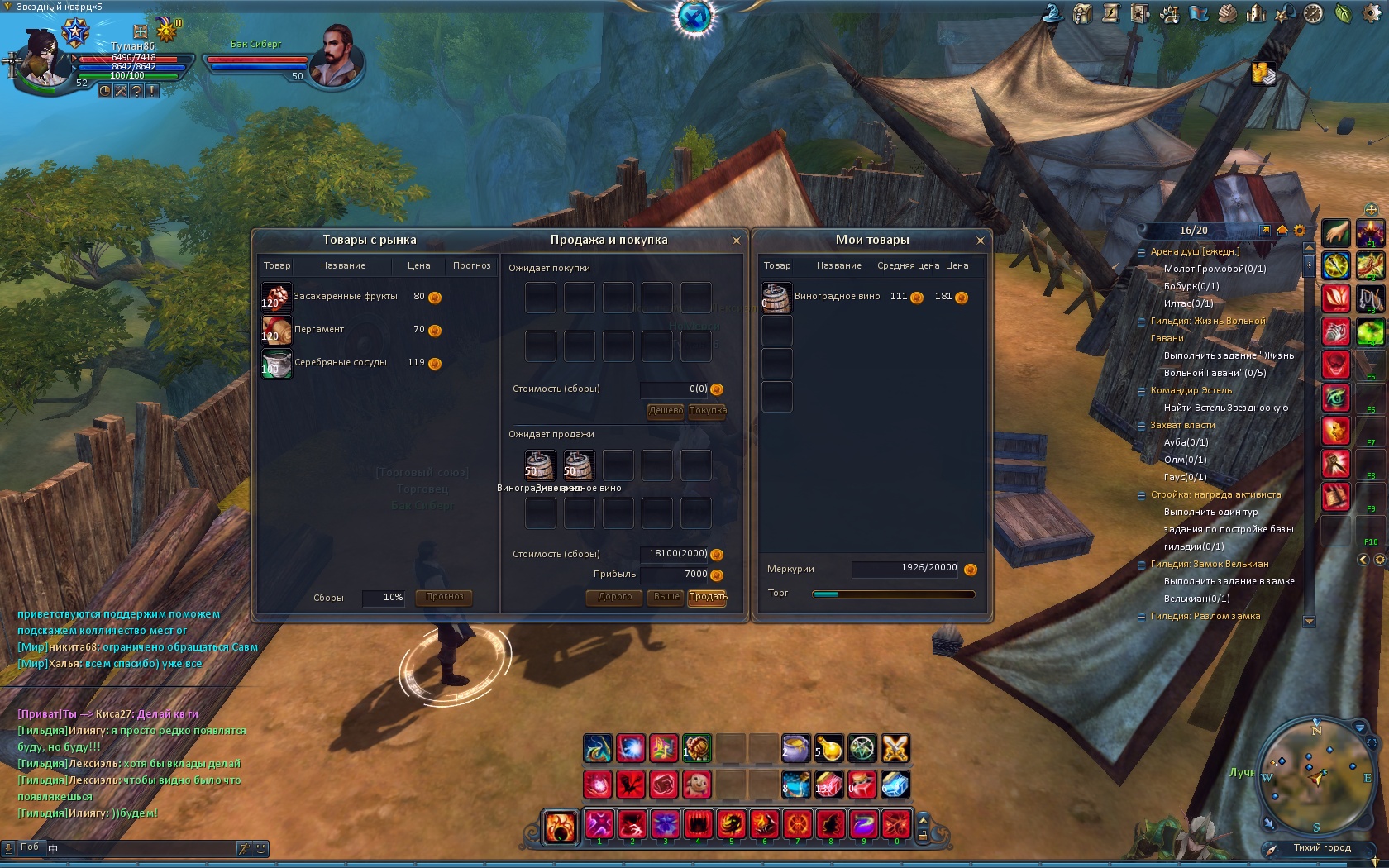Click the Дешево button
Screen dimensions: 1389x868
666,411
